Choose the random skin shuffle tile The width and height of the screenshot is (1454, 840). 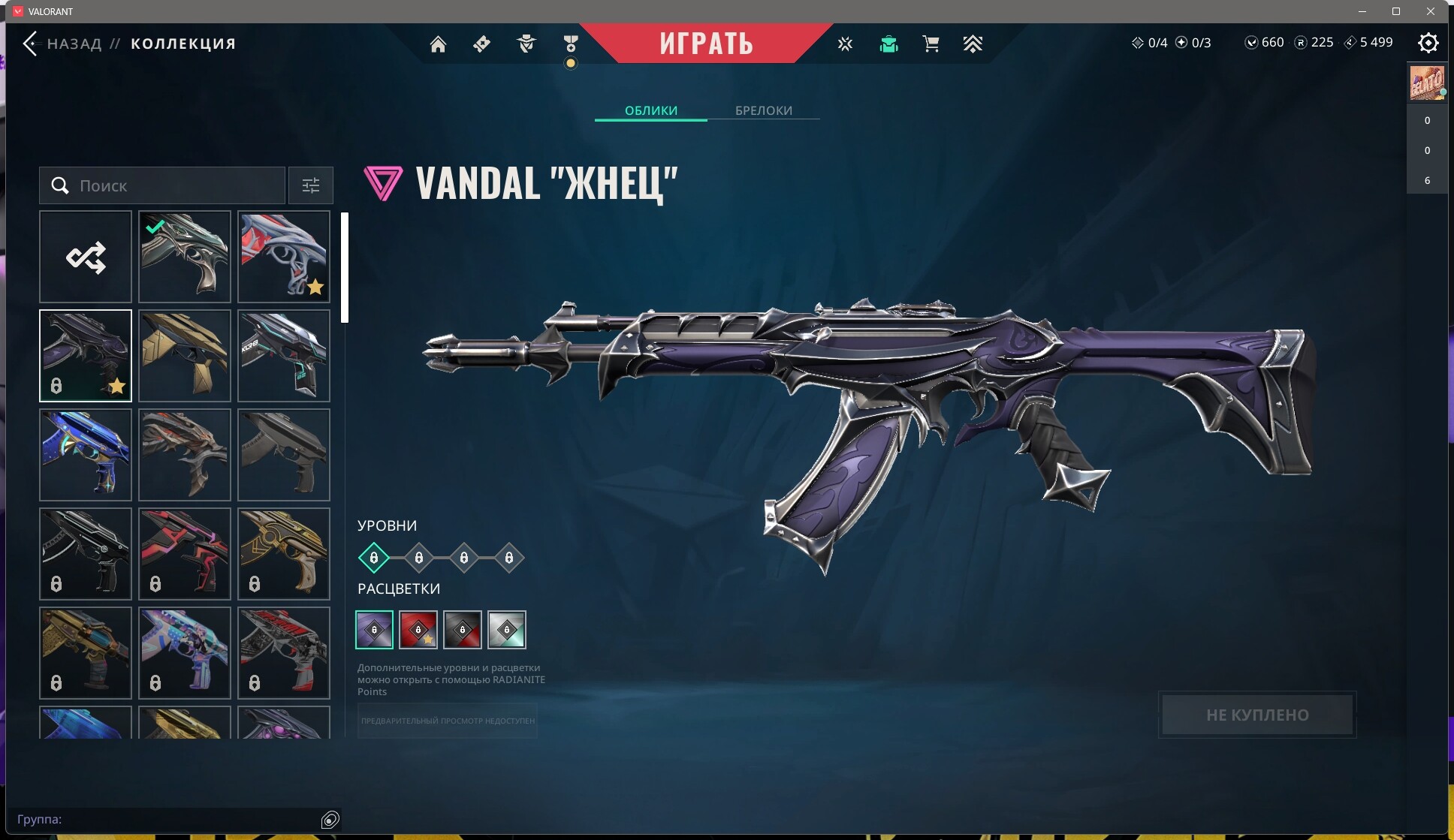click(x=86, y=257)
